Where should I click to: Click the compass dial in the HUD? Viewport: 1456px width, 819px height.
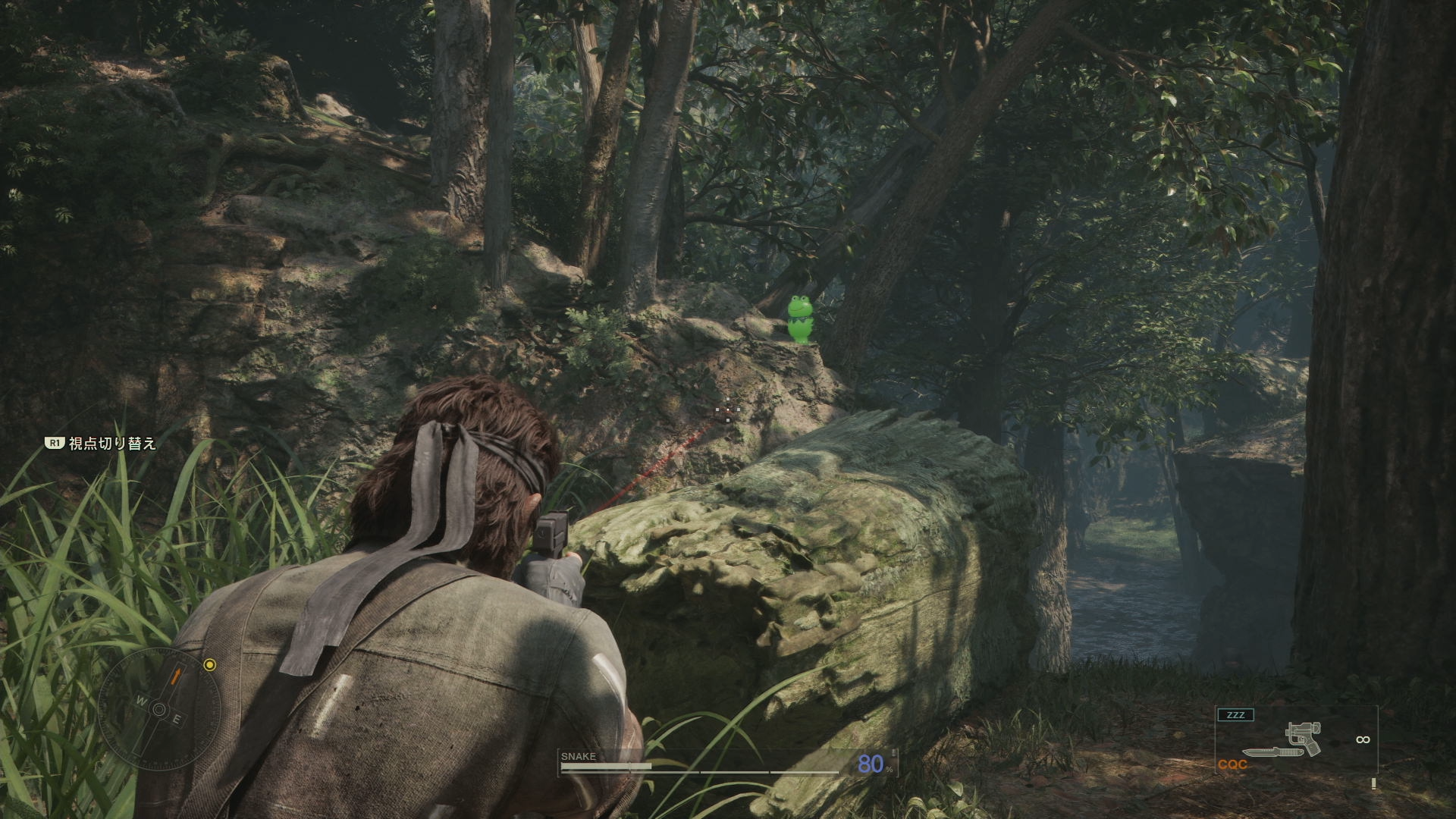pos(159,709)
